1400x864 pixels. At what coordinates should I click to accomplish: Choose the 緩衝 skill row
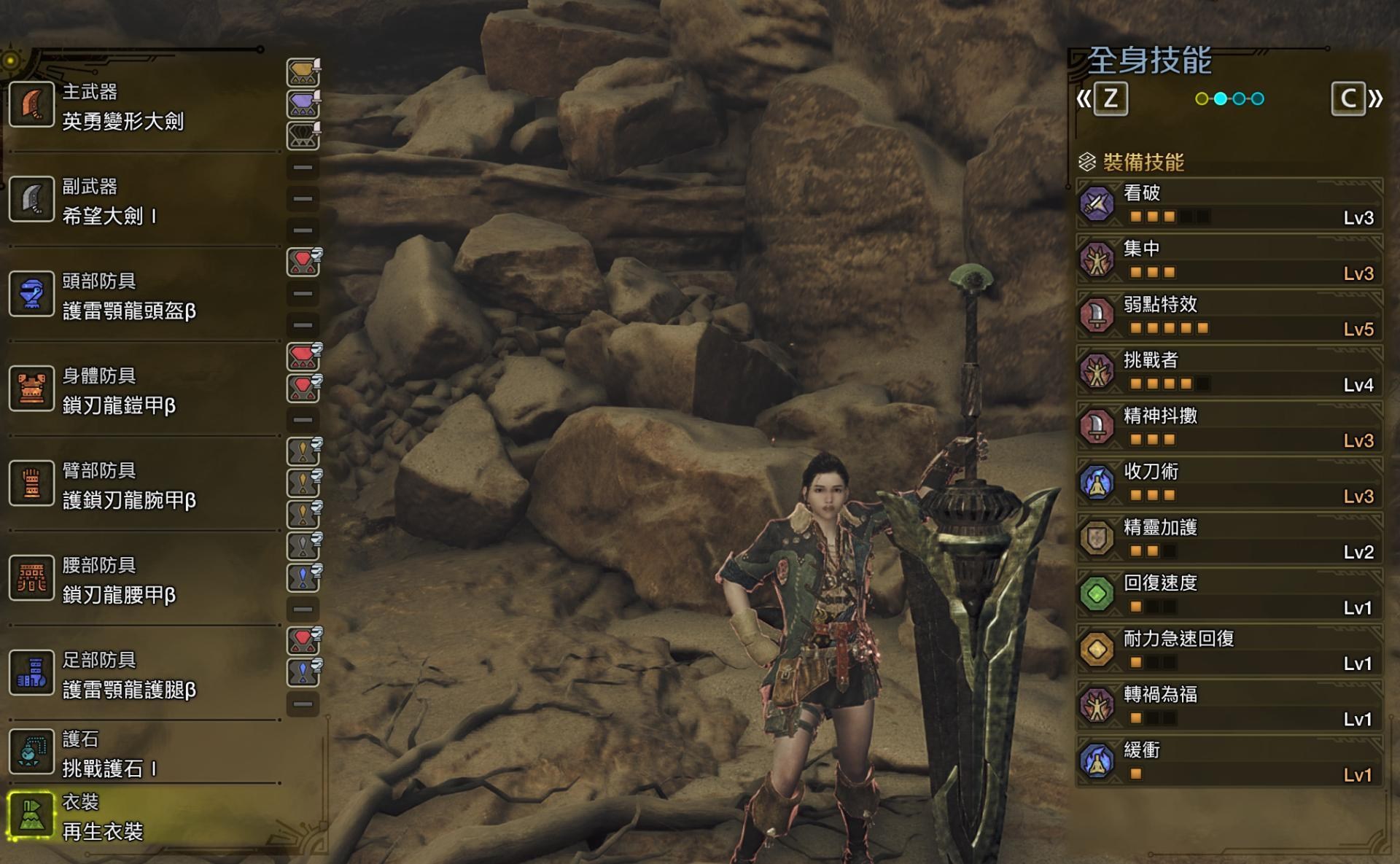1229,761
